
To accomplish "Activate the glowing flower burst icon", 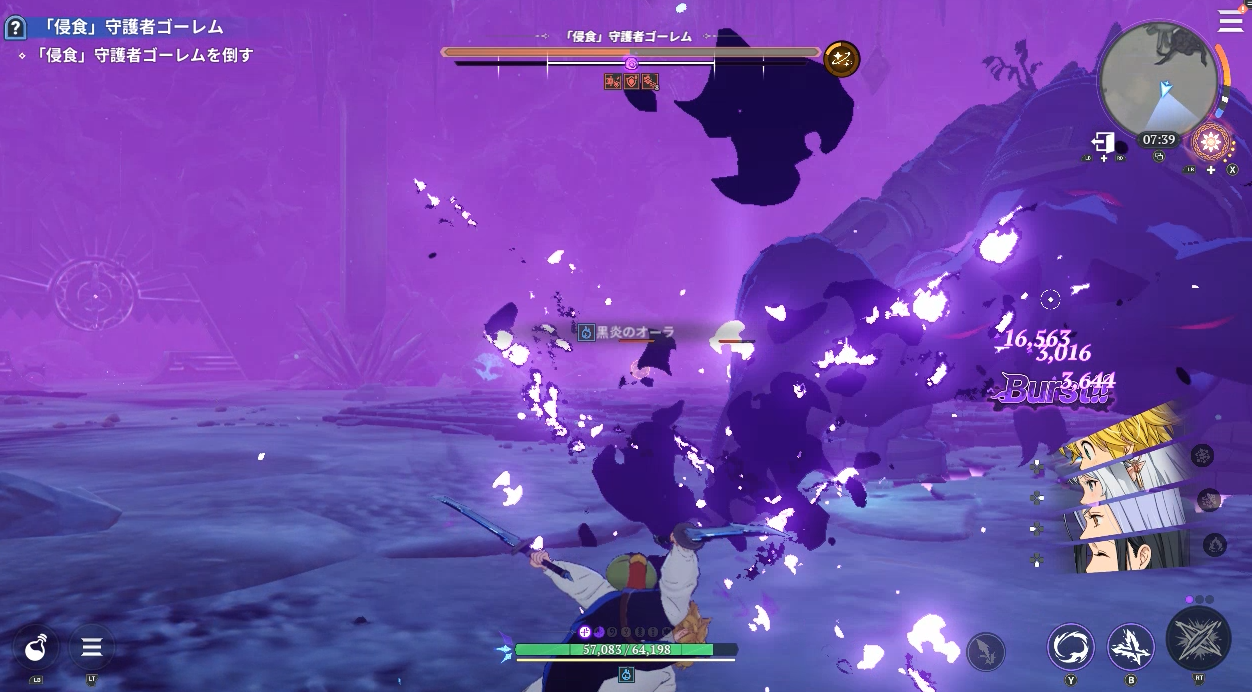I will point(1211,142).
